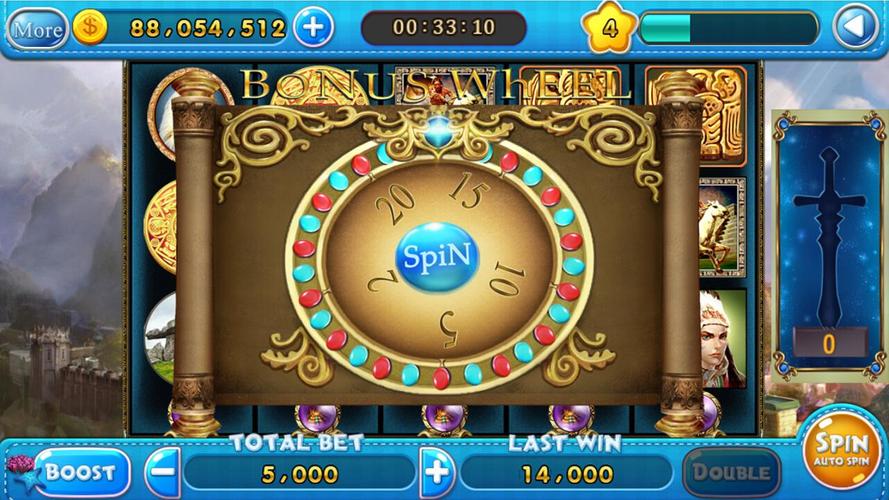
Task: Click the gold dollar coin icon
Action: [90, 28]
